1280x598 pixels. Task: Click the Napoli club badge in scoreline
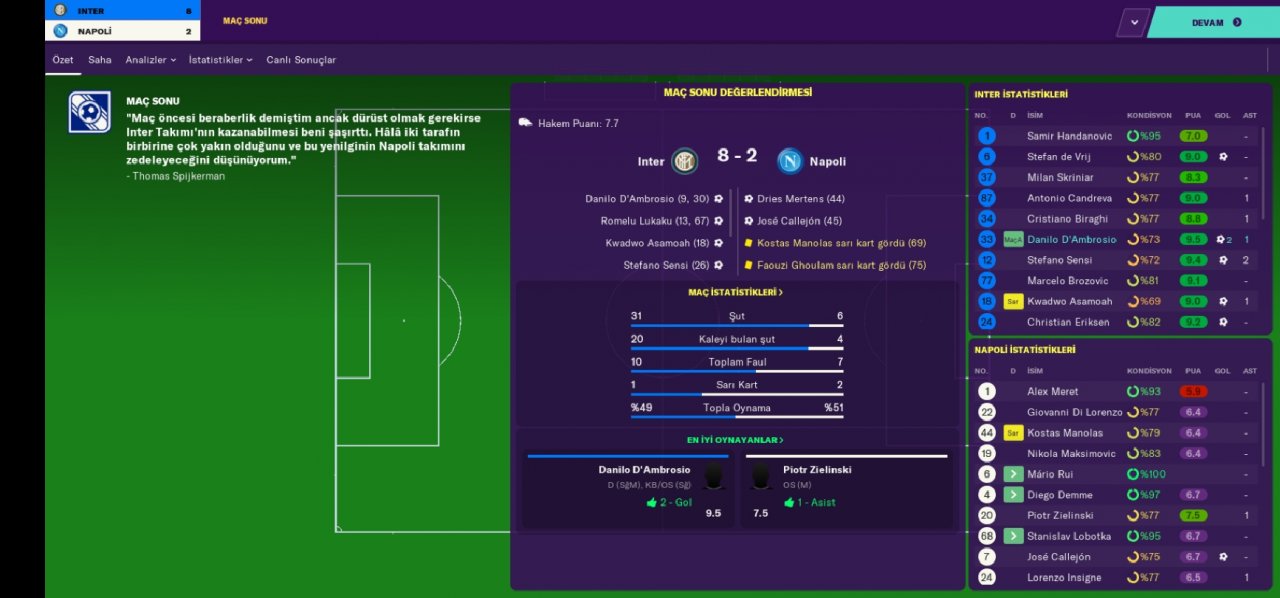point(790,160)
